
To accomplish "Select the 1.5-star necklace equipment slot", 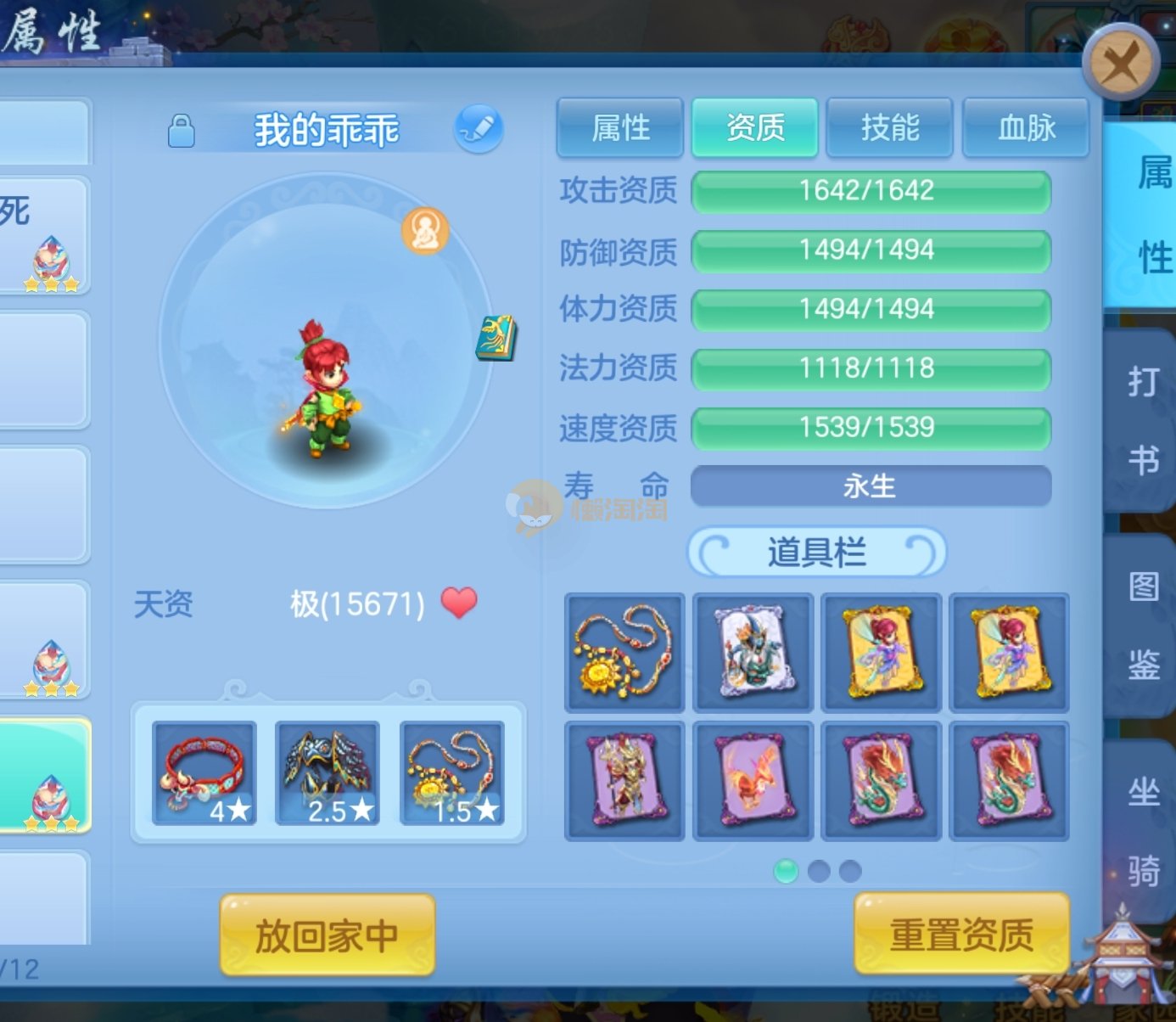I will coord(452,773).
